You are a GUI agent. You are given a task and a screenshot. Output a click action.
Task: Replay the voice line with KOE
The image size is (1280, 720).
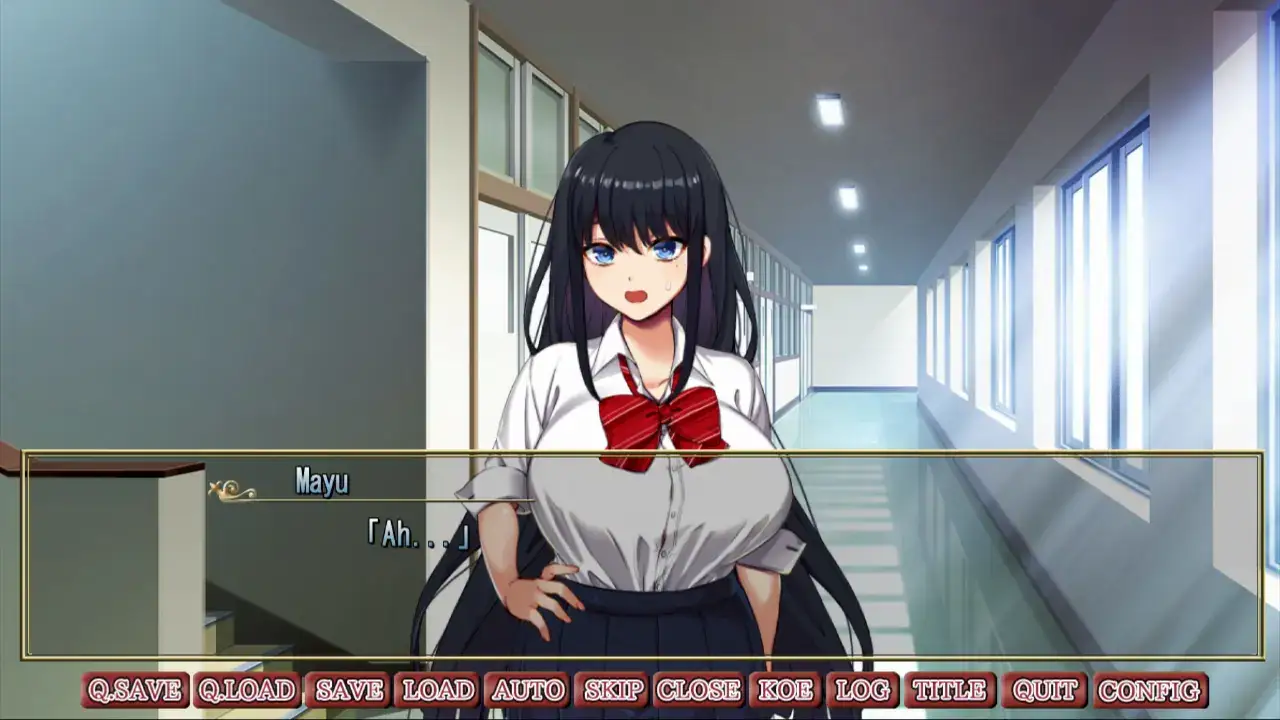click(x=785, y=690)
